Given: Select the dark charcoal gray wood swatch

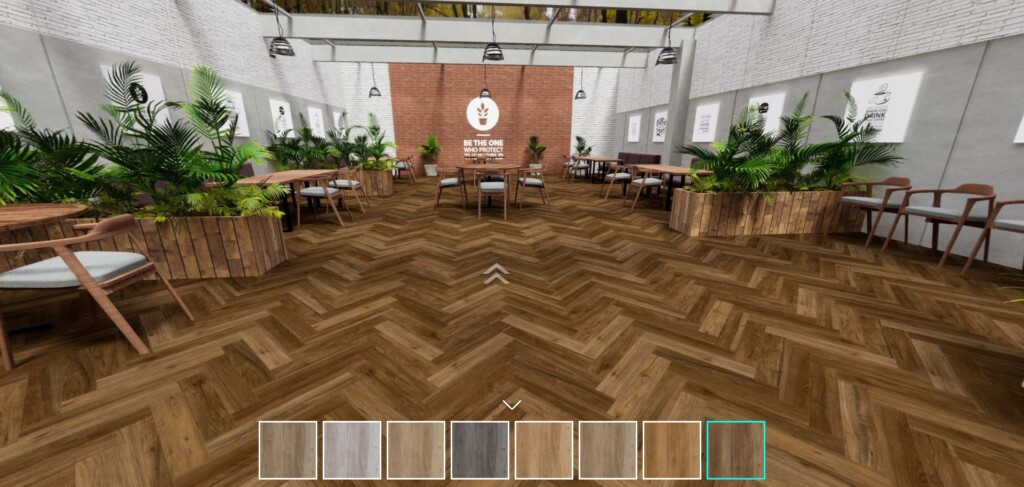Looking at the screenshot, I should 480,450.
